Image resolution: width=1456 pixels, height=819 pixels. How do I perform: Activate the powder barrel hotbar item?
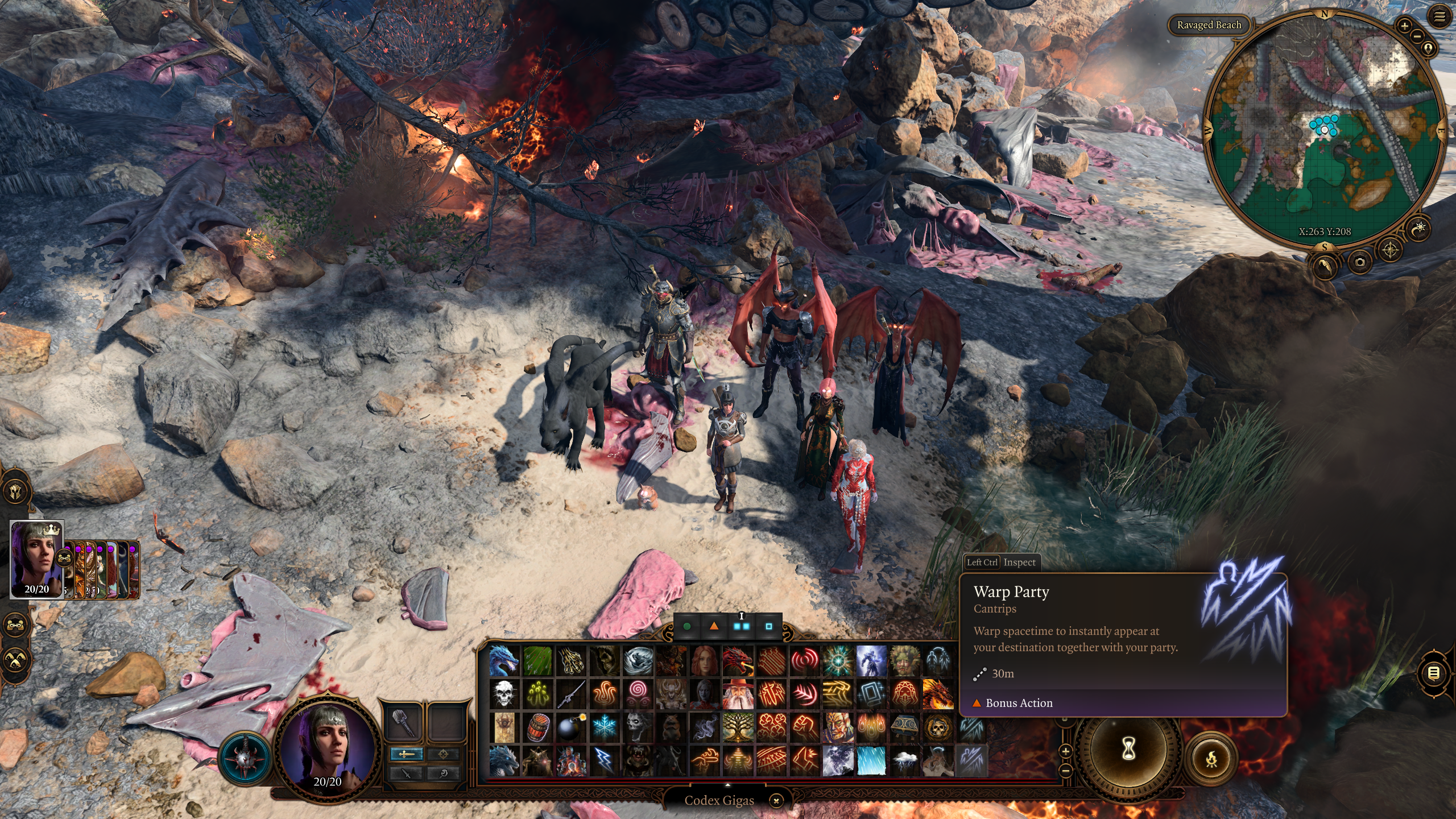(x=537, y=727)
